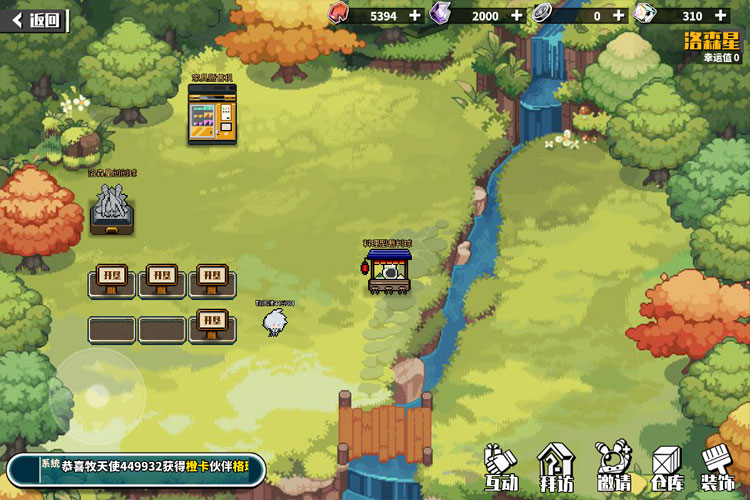Tap the plus beside the silver coin
This screenshot has width=750, height=500.
click(618, 15)
